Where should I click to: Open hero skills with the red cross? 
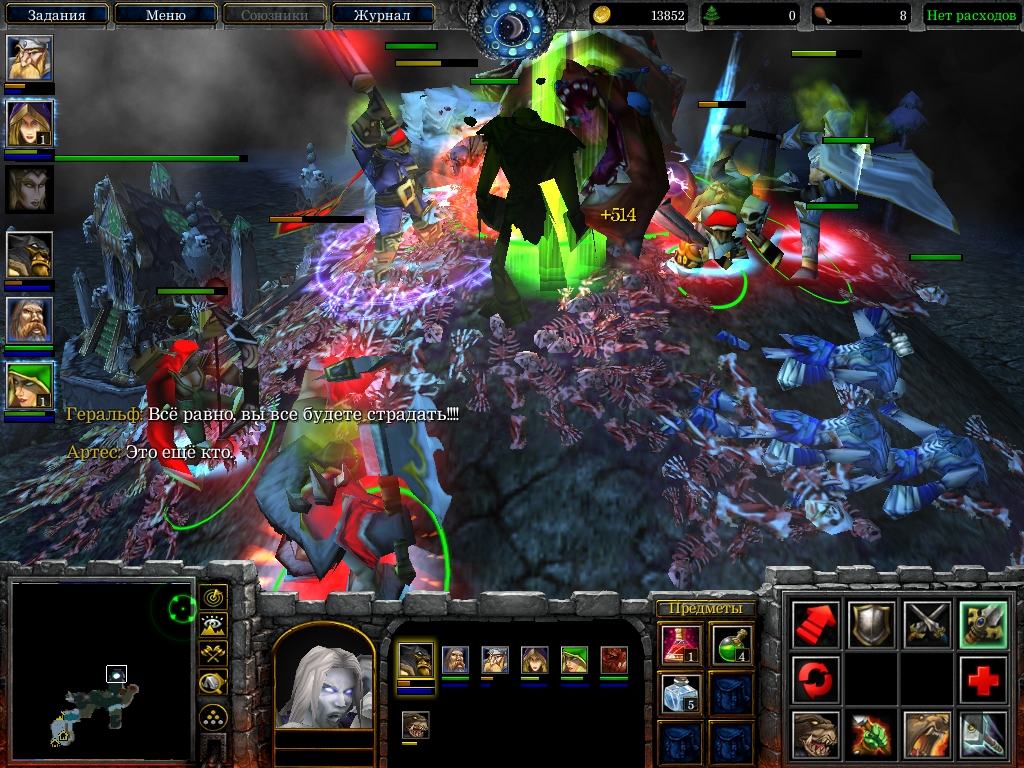tap(982, 680)
